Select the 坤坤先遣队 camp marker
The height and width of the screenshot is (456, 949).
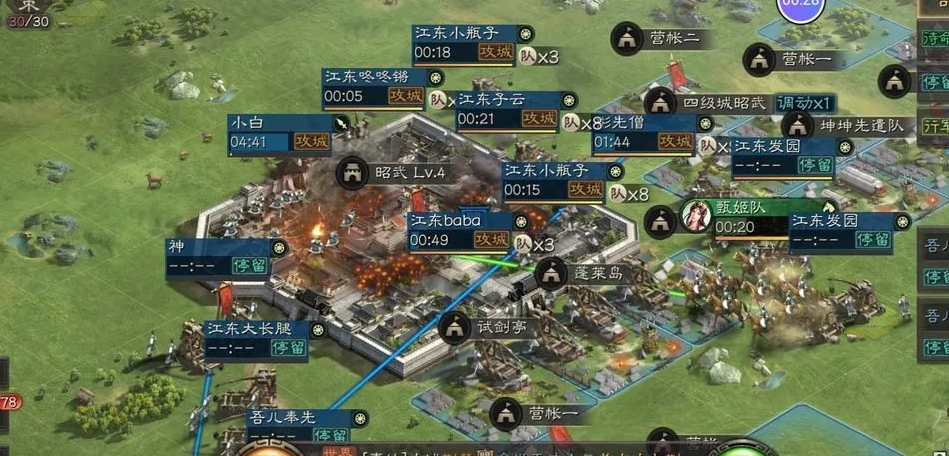[x=797, y=126]
